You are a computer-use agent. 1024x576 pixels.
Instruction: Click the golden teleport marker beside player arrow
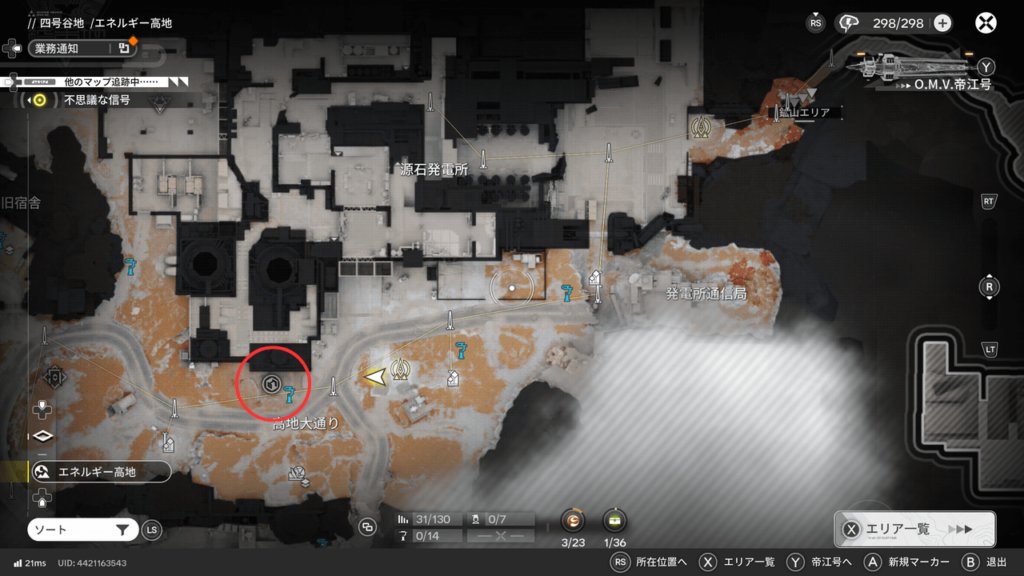(402, 370)
